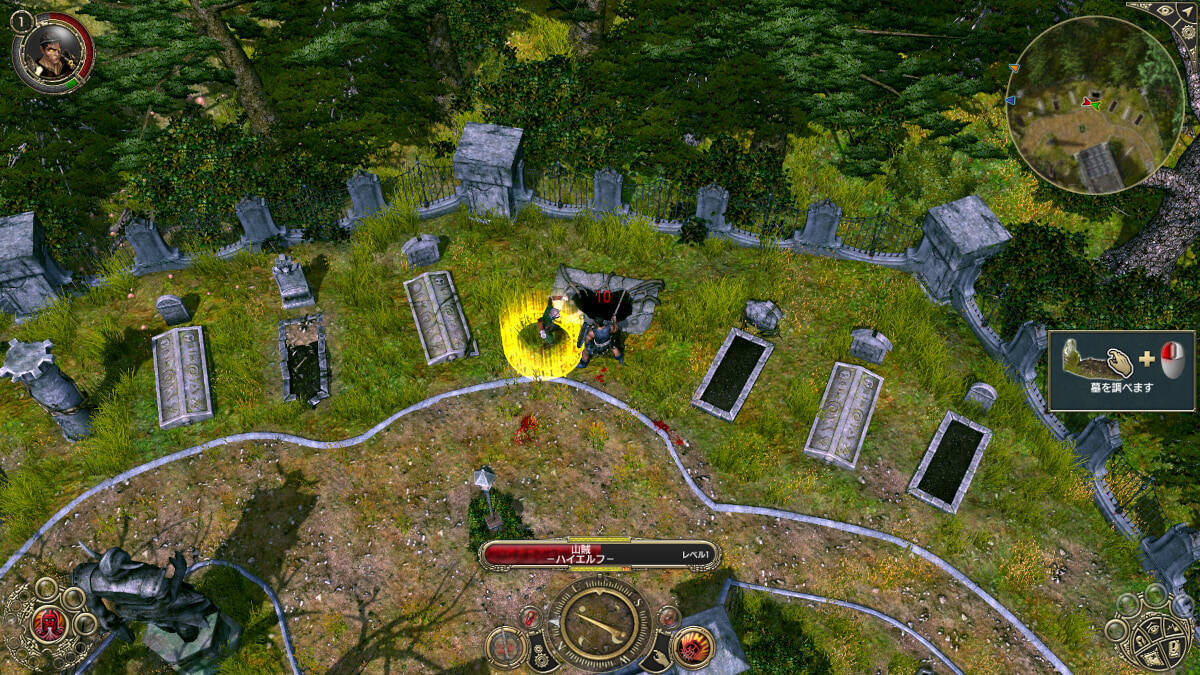The width and height of the screenshot is (1200, 675).
Task: Click the circular minimap
Action: (1096, 104)
